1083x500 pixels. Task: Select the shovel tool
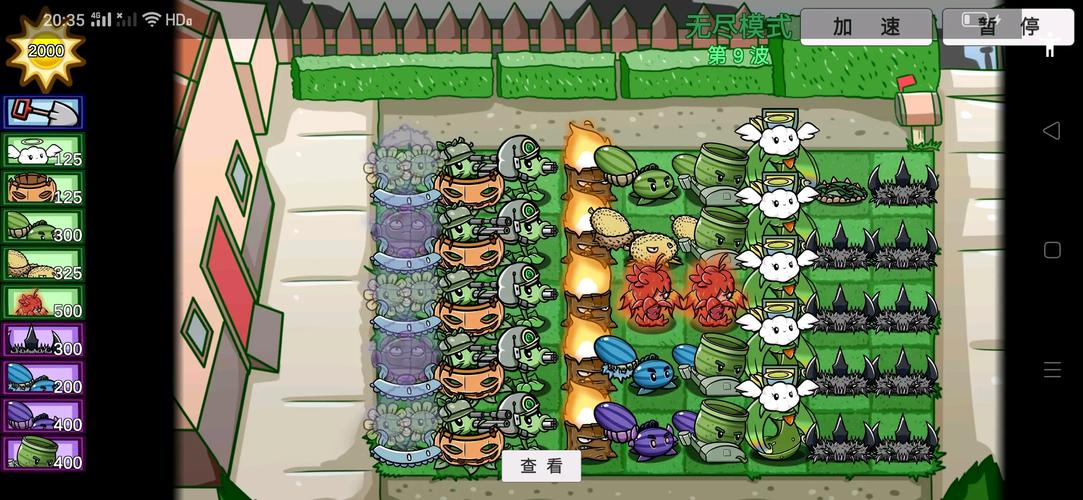click(43, 113)
